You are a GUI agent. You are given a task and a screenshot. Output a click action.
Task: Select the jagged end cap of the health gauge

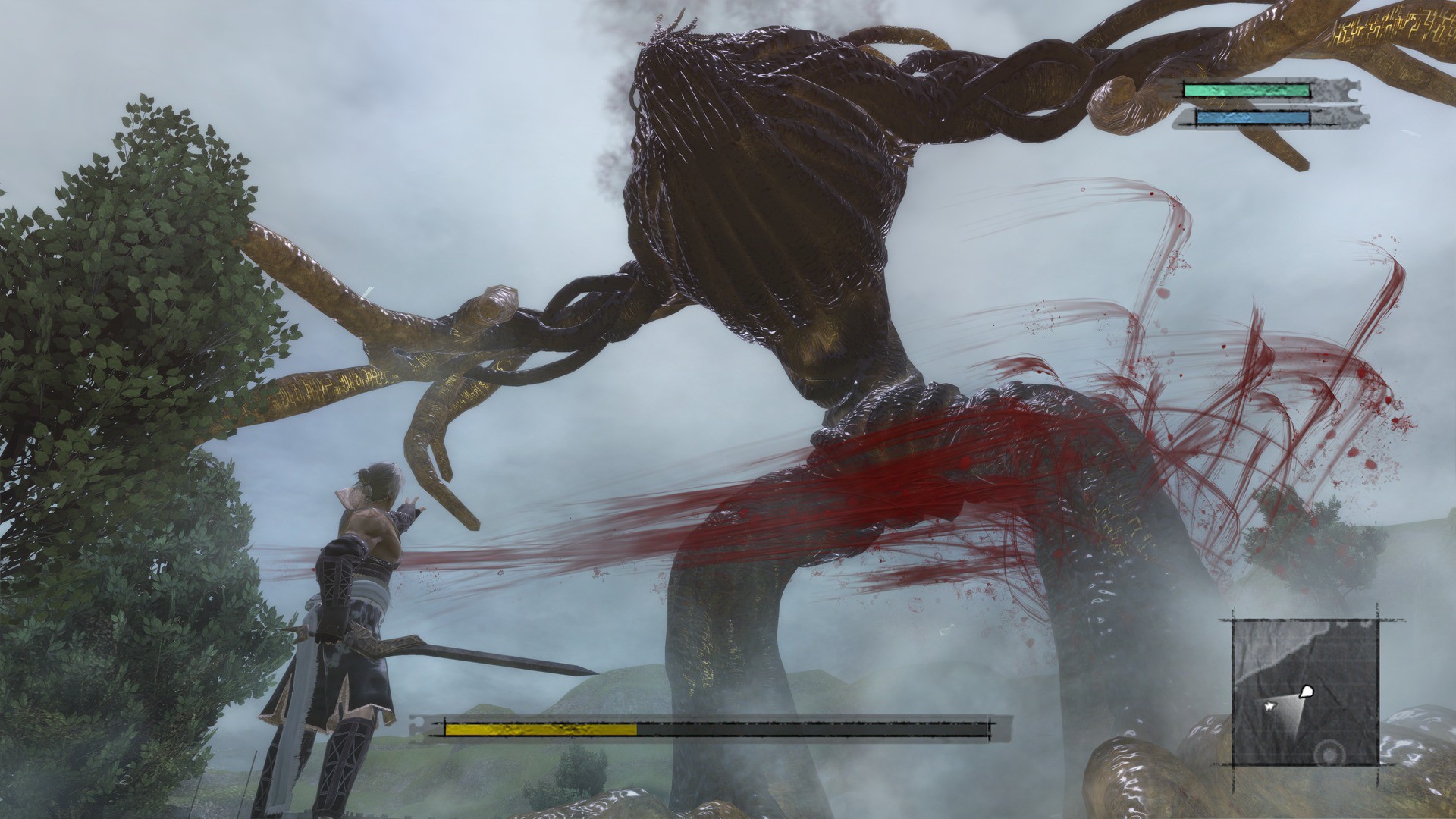pyautogui.click(x=1350, y=89)
